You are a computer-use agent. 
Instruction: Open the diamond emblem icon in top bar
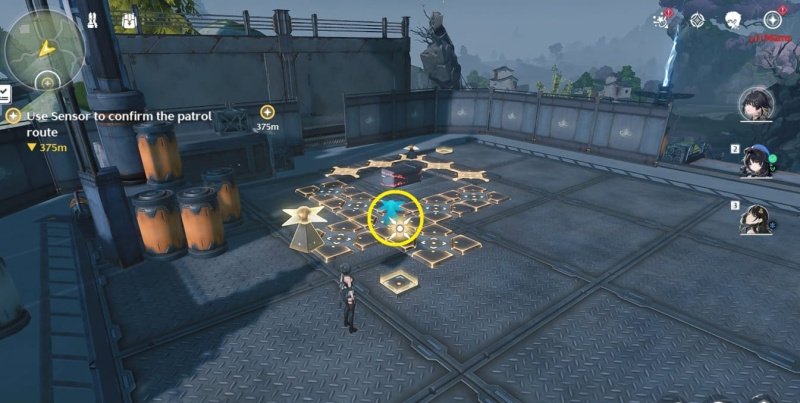click(698, 20)
